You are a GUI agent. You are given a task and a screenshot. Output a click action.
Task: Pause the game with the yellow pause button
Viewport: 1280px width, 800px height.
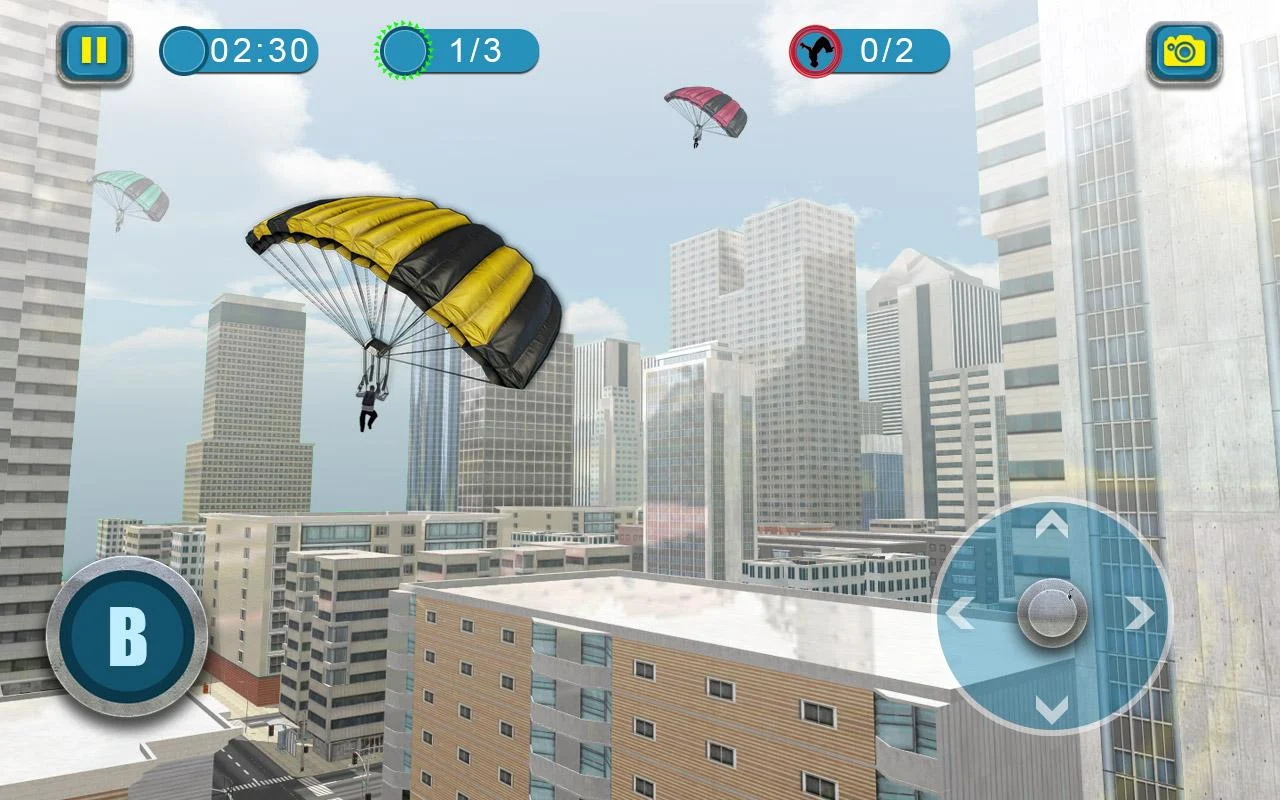tap(94, 52)
